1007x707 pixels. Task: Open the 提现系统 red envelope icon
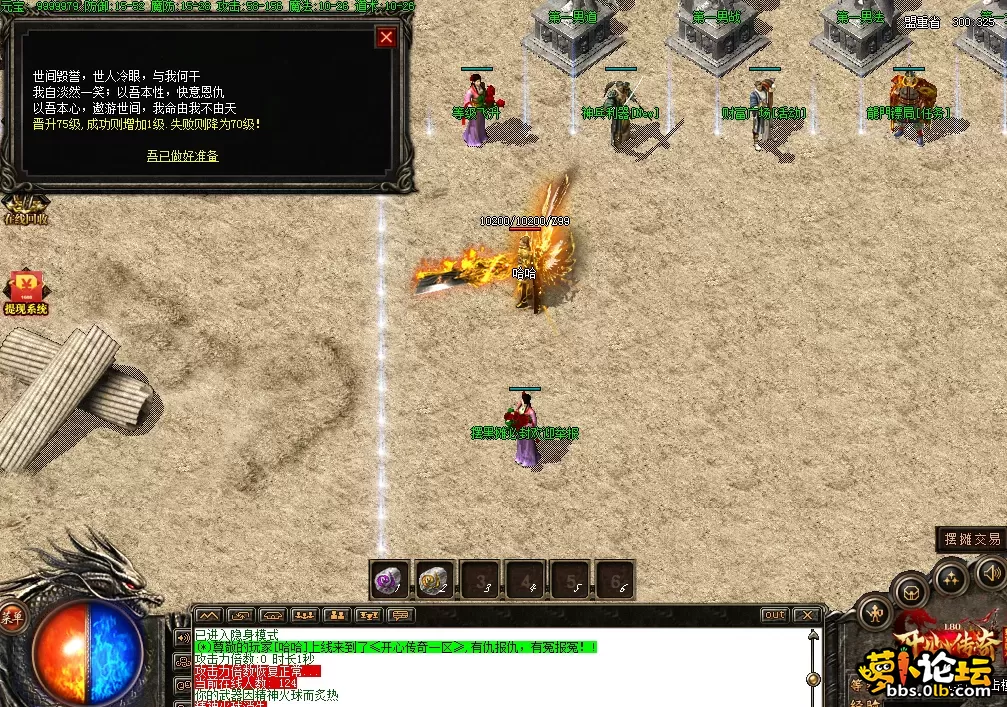[x=25, y=292]
